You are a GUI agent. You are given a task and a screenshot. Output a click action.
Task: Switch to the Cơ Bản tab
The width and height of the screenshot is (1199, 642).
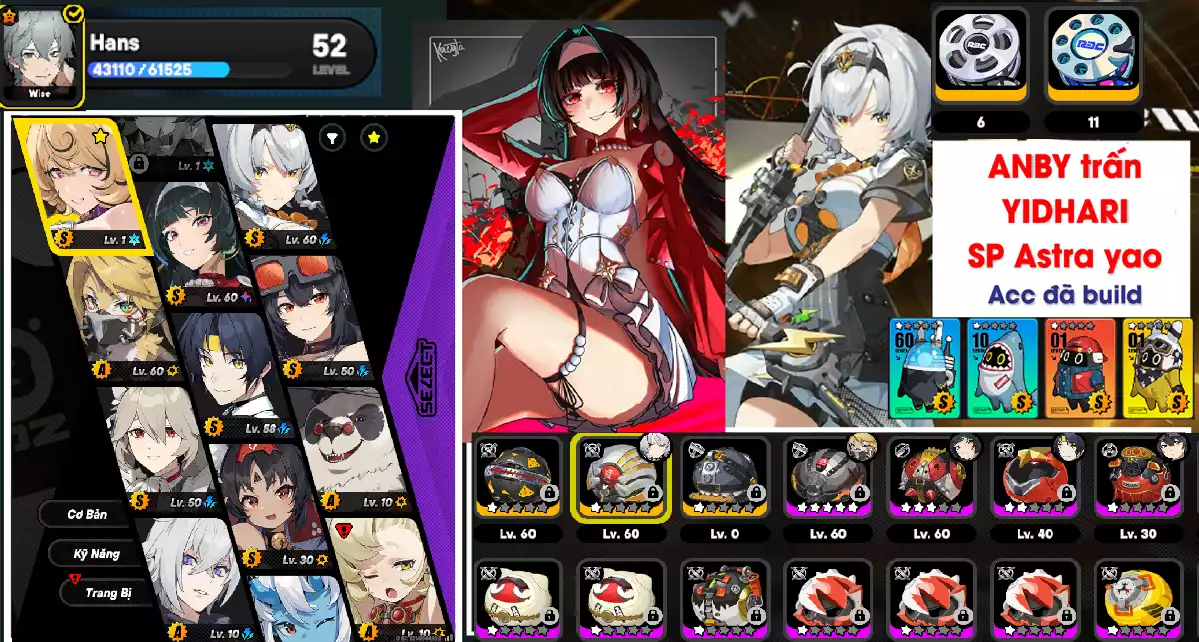(x=87, y=514)
